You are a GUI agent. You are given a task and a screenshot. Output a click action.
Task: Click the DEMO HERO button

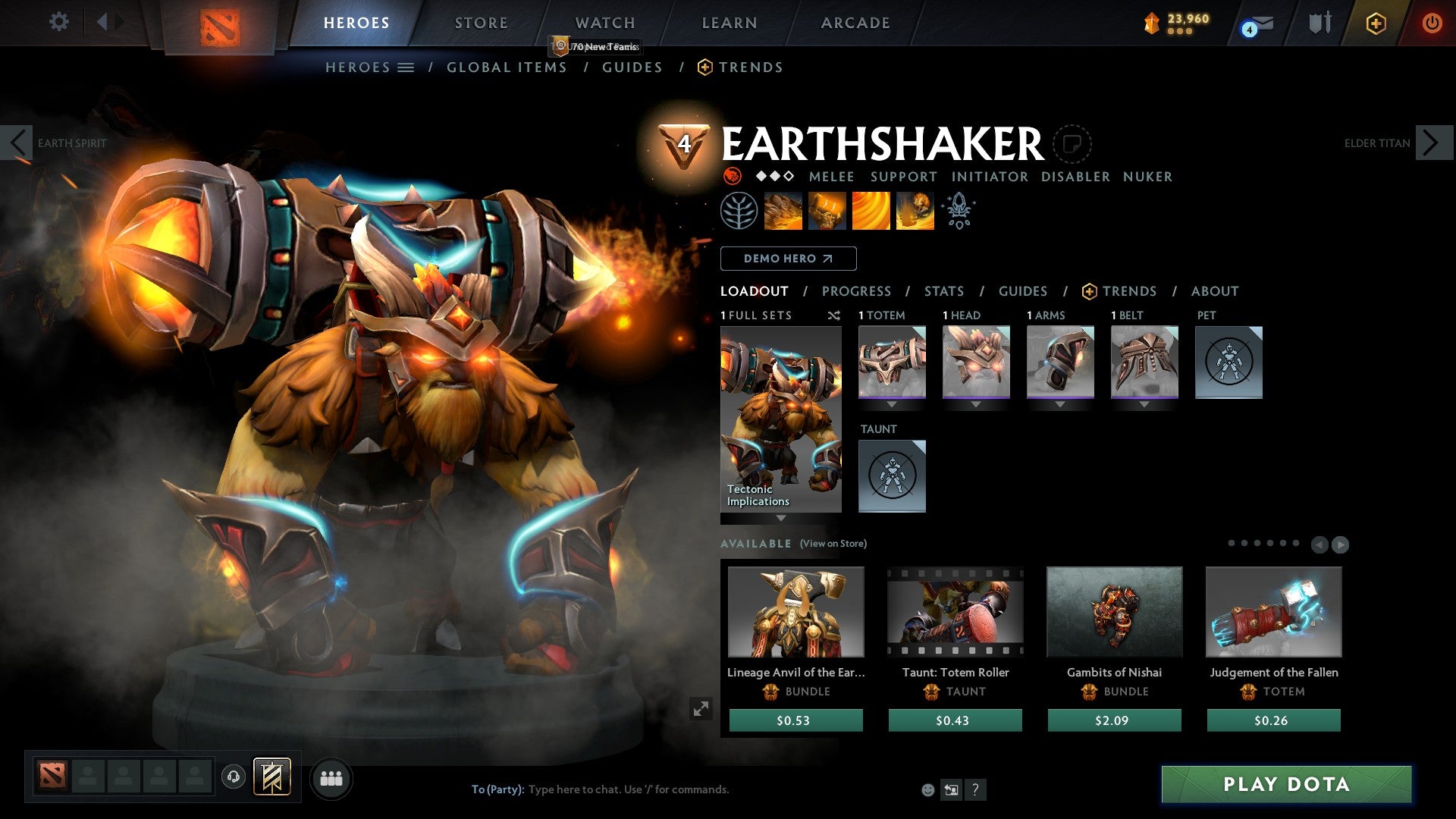pyautogui.click(x=789, y=259)
